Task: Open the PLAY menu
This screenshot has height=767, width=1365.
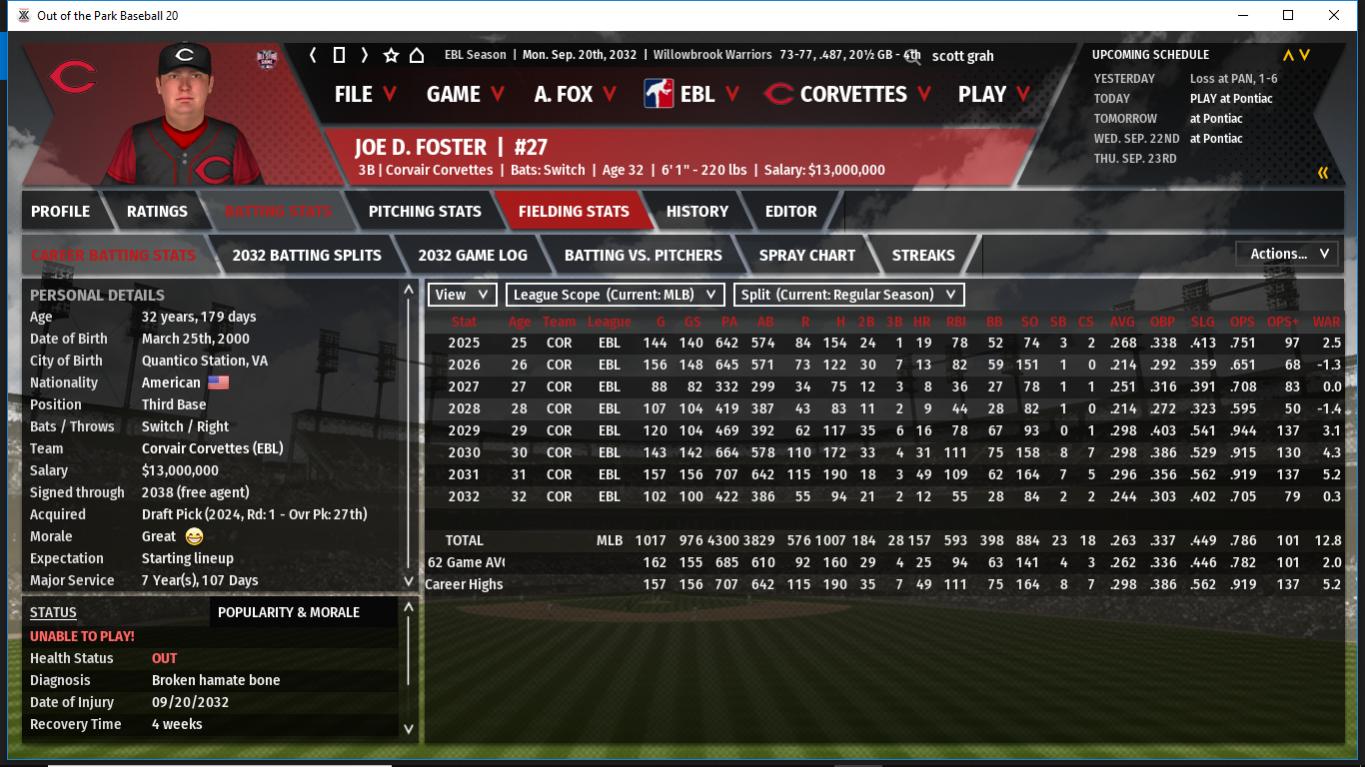Action: 993,94
